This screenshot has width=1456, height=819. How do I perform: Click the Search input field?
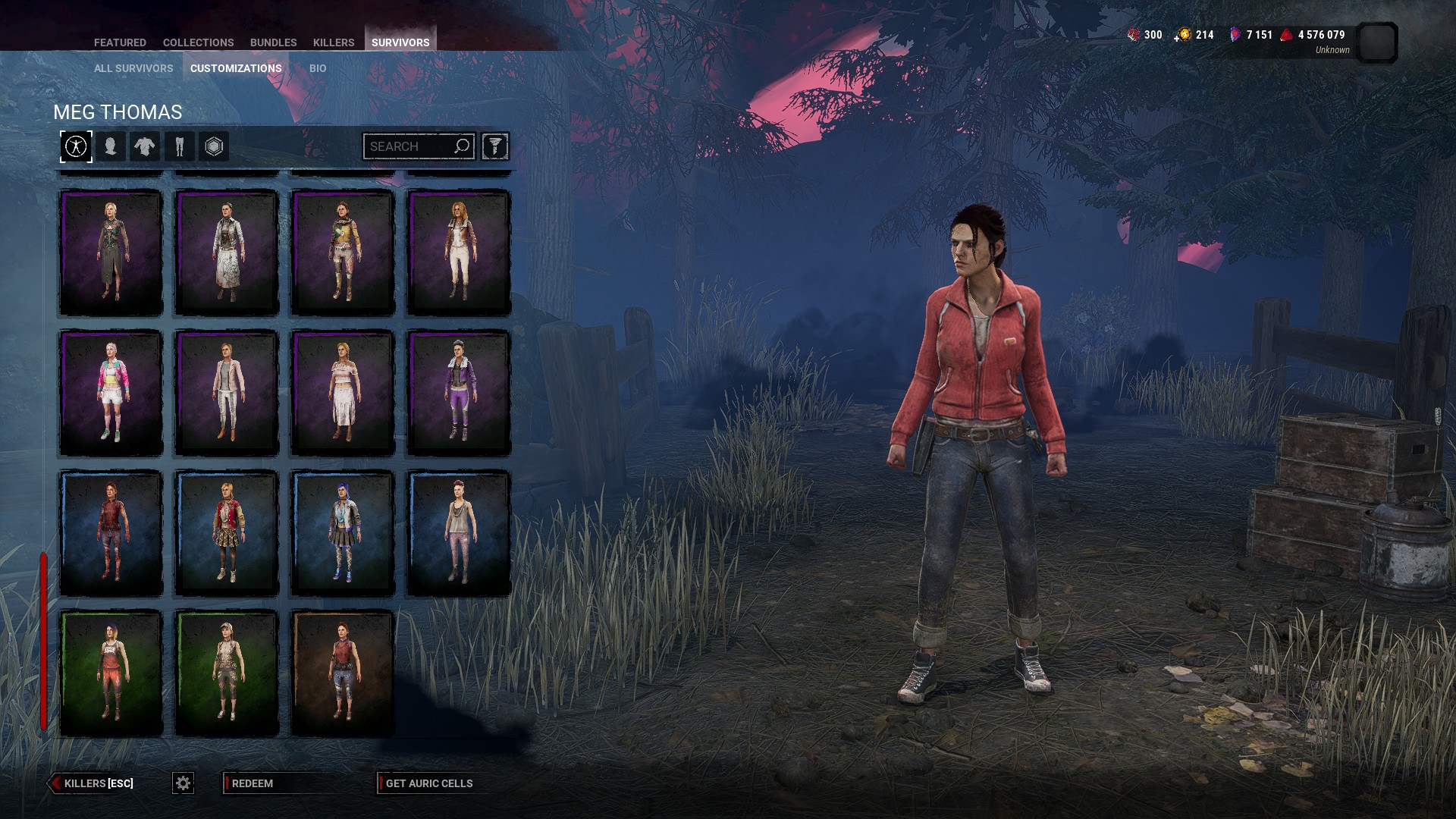tap(409, 146)
